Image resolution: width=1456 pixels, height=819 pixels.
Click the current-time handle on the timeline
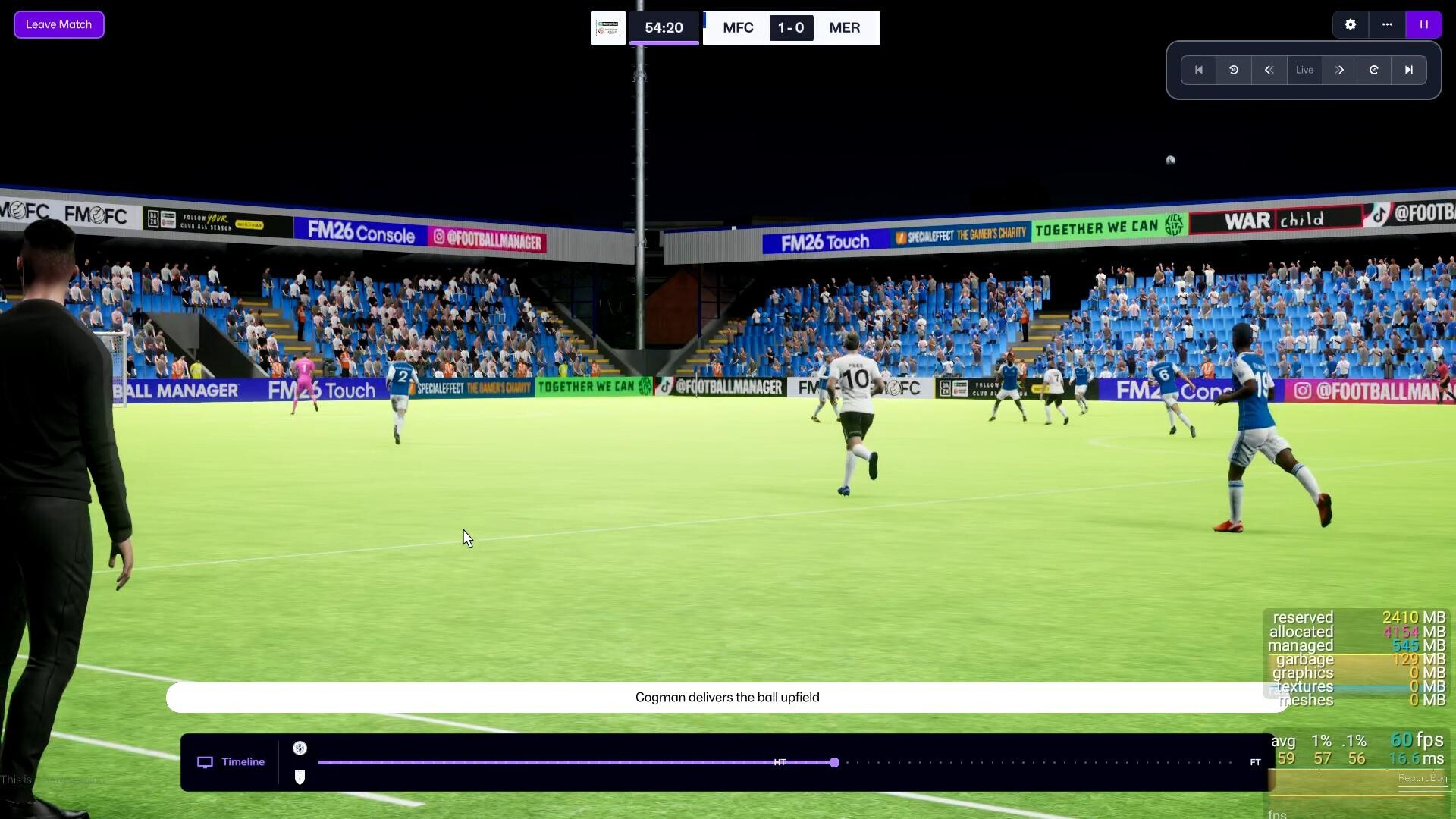coord(834,762)
